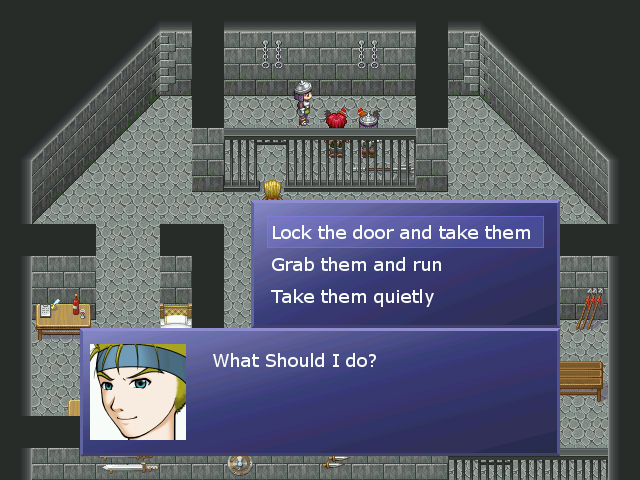This screenshot has width=640, height=480.
Task: Pick "Take them quietly" reply
Action: coord(352,297)
